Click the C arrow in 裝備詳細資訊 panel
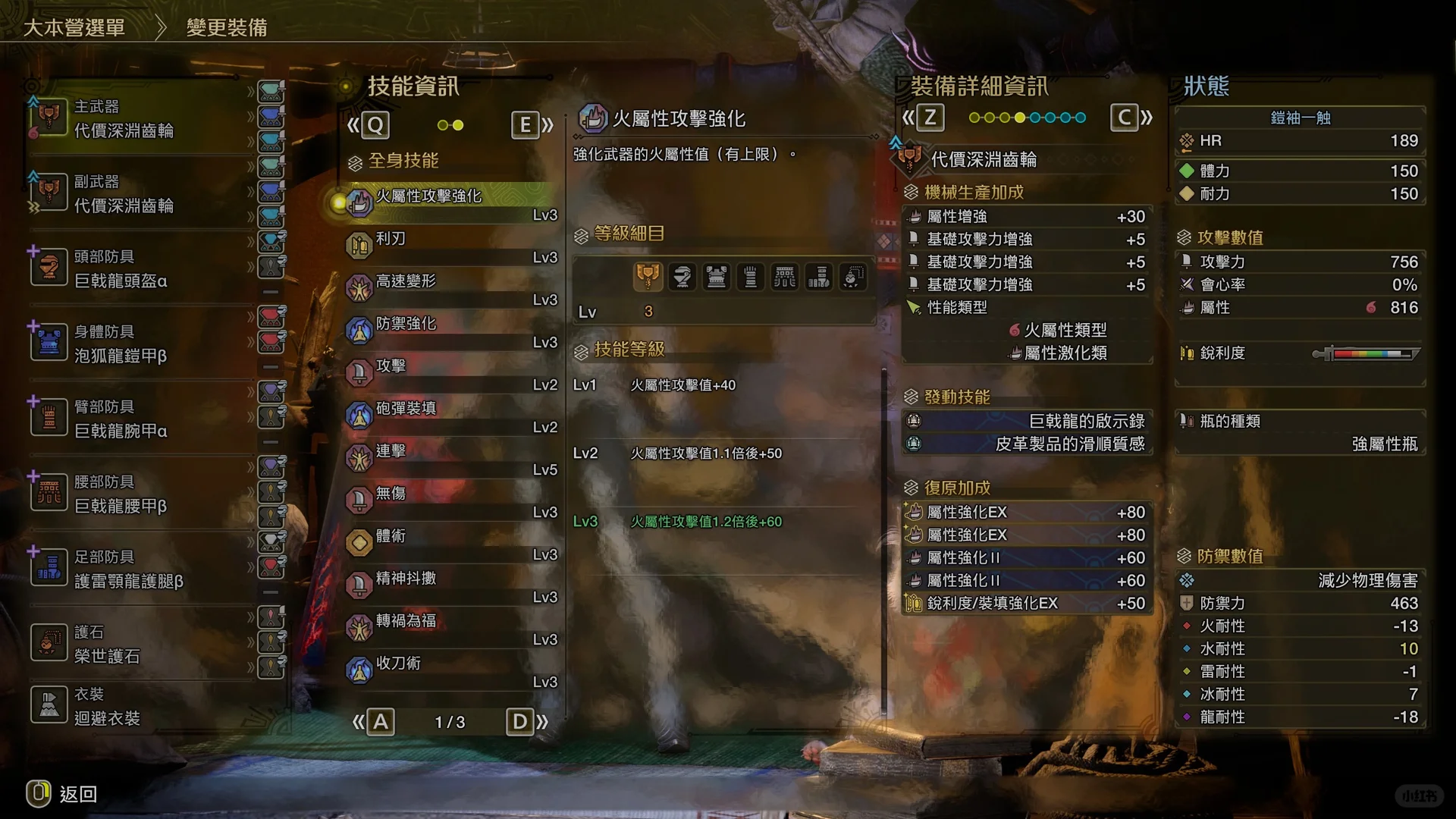Screen dimensions: 1456x819 pos(1124,118)
